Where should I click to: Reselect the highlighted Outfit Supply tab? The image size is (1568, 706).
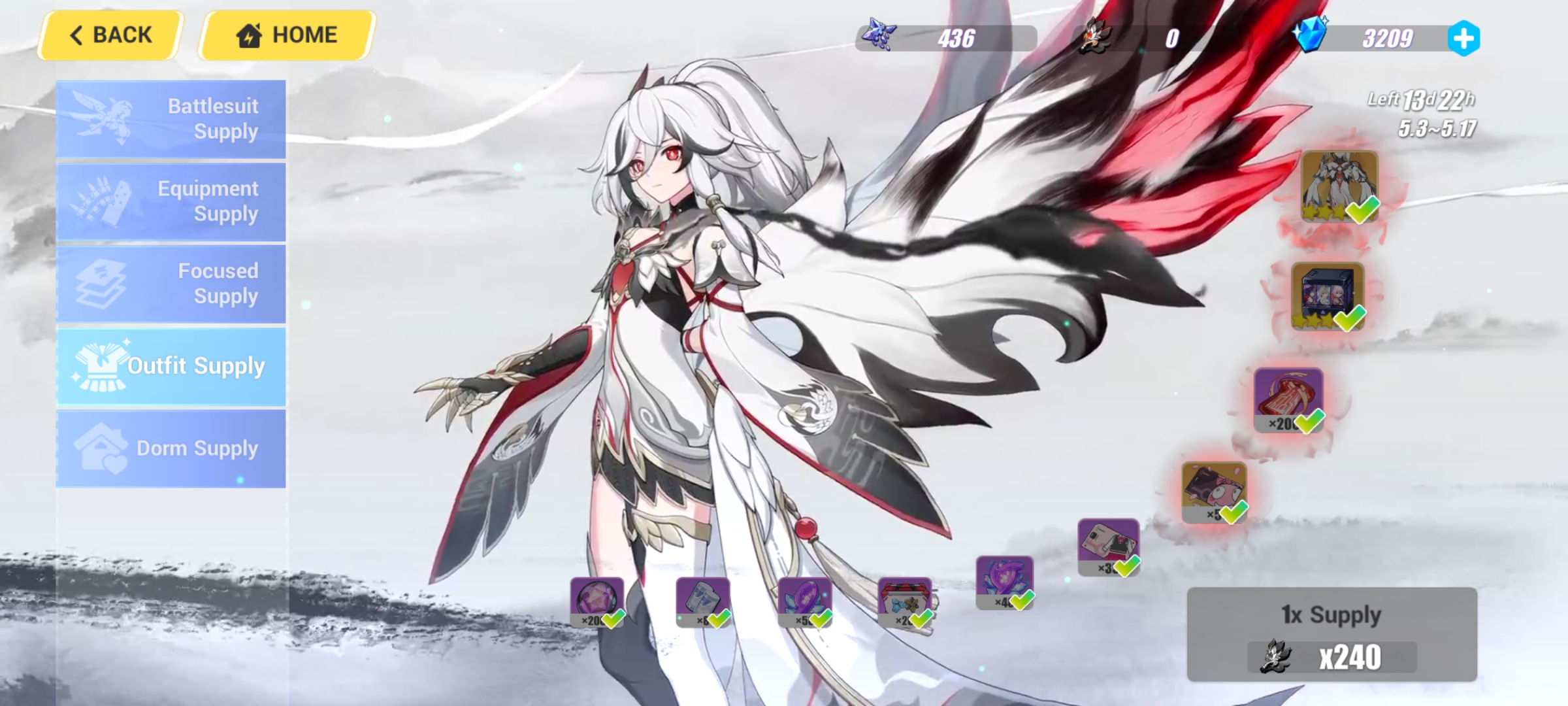pyautogui.click(x=171, y=366)
